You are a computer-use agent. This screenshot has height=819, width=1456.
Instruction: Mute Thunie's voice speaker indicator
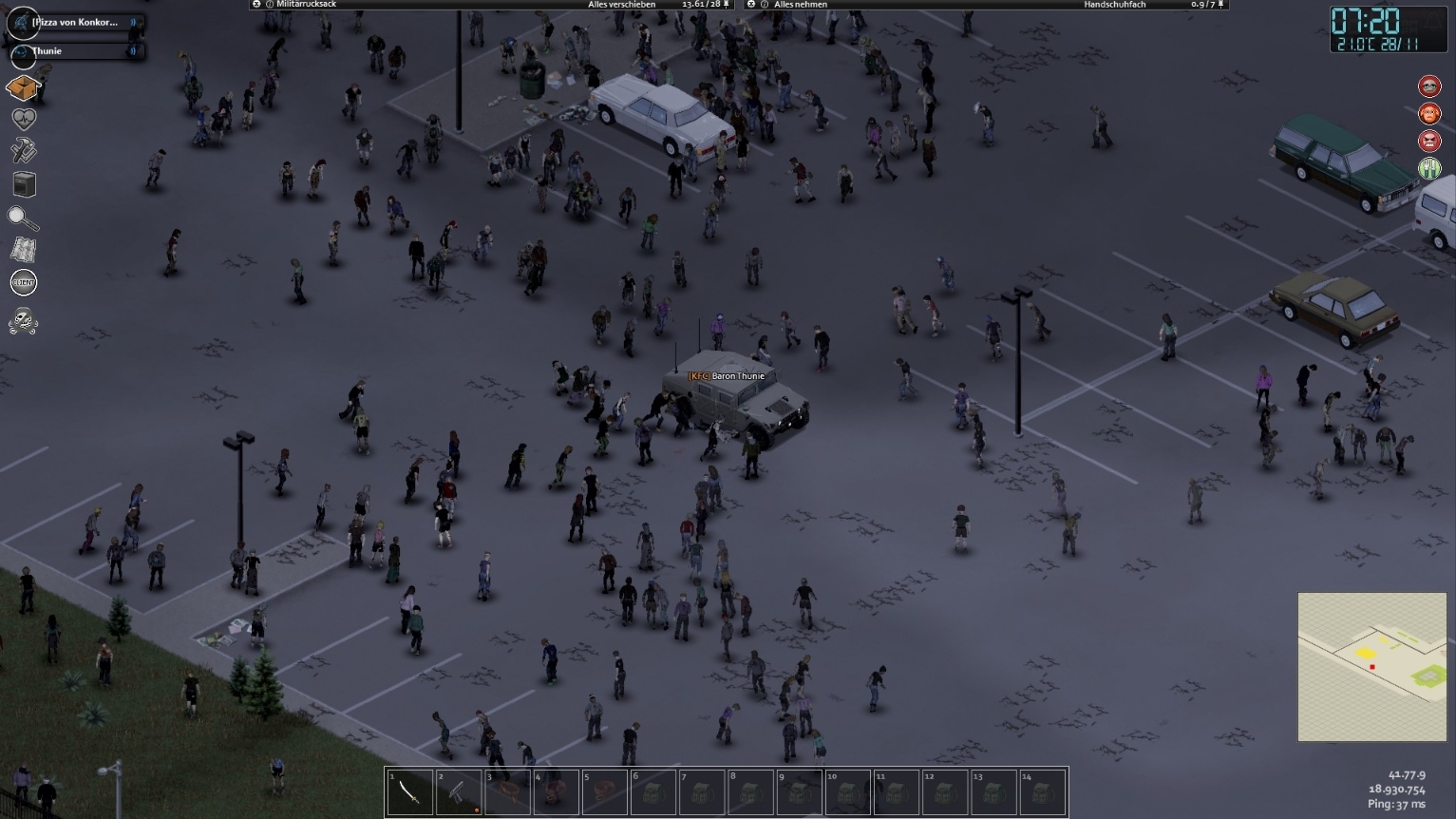click(x=133, y=50)
